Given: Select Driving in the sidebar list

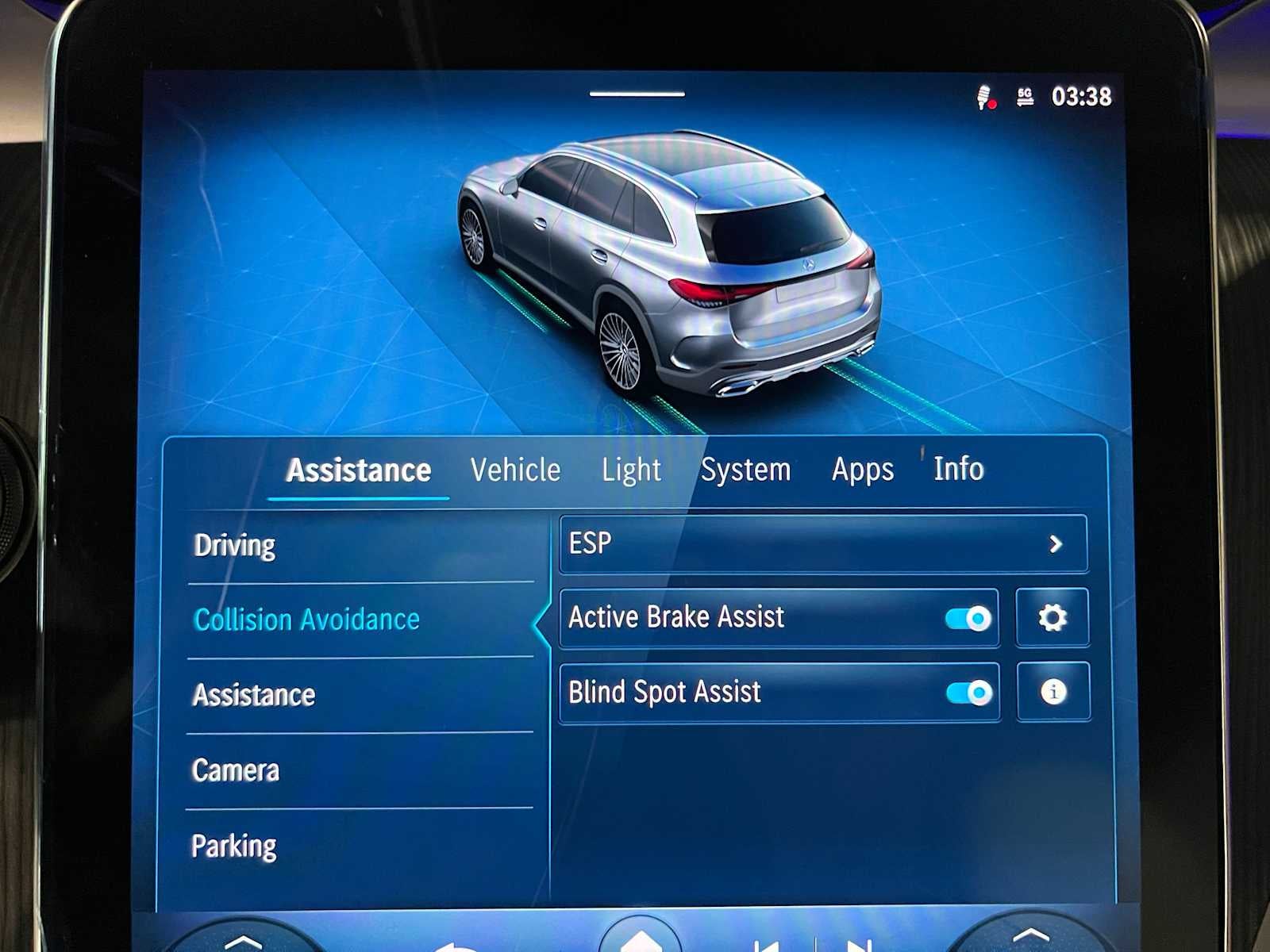Looking at the screenshot, I should [234, 545].
